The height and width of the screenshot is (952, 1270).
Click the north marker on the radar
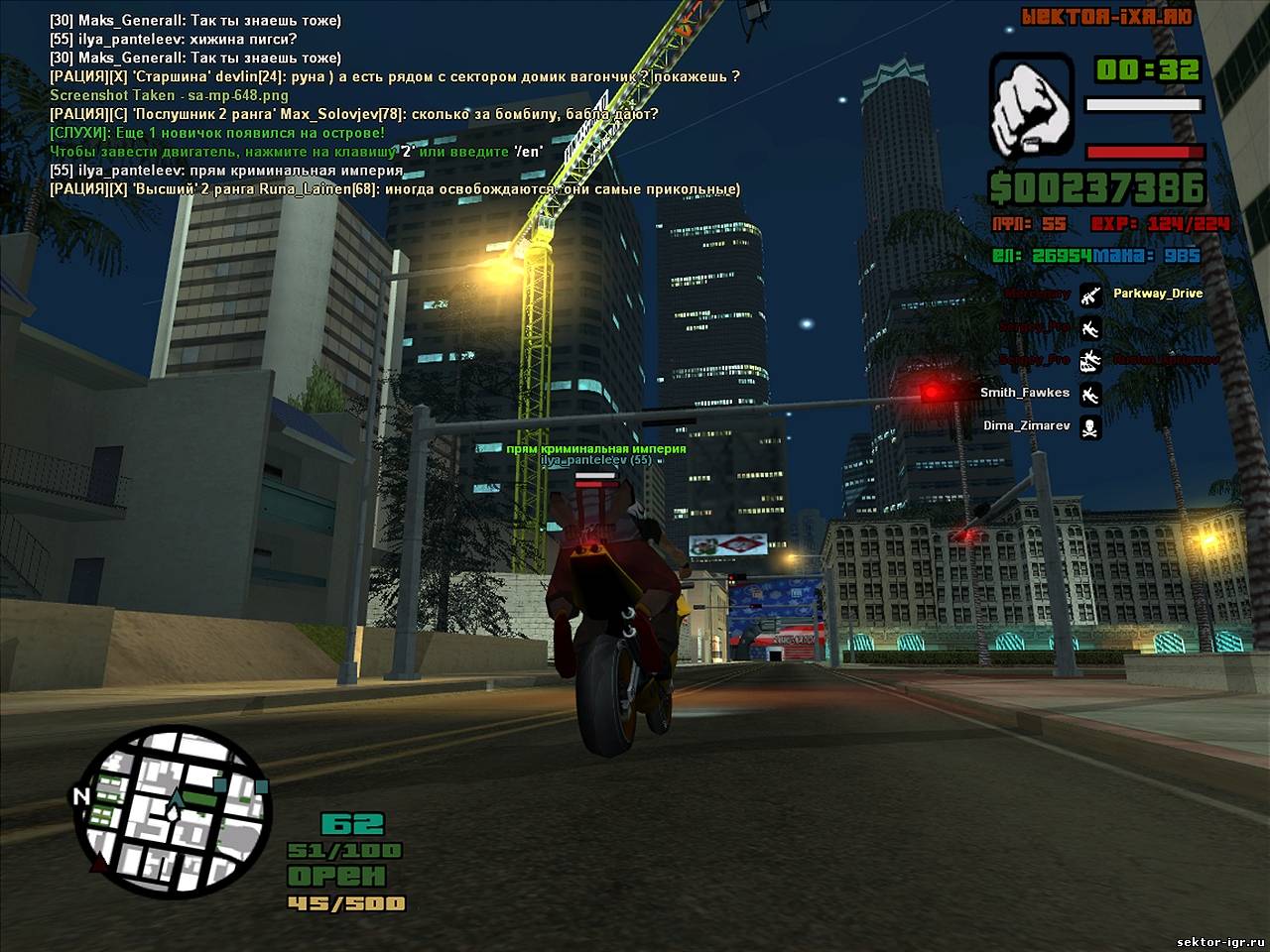79,796
